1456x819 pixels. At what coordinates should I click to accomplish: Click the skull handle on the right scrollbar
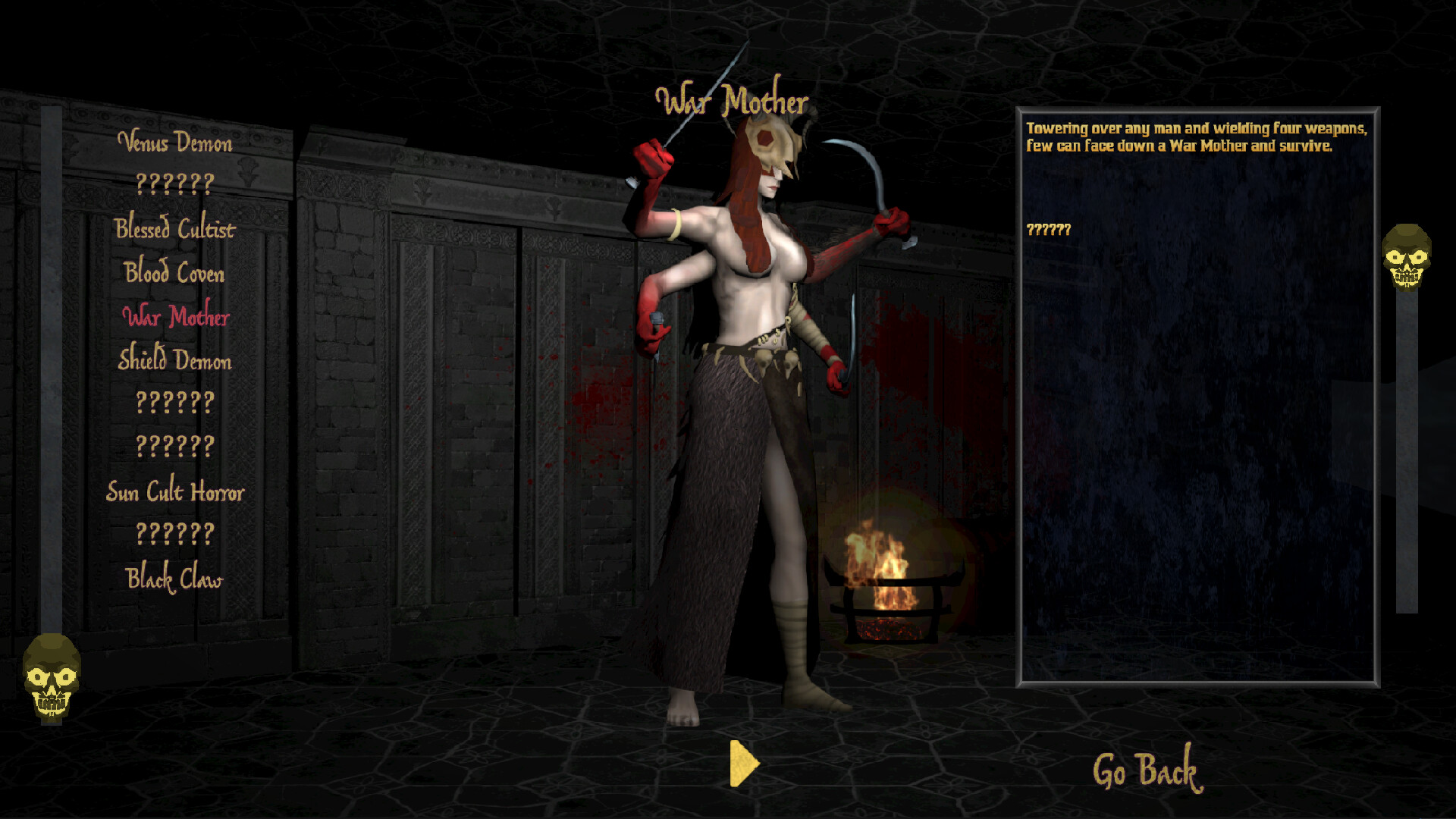(1407, 257)
